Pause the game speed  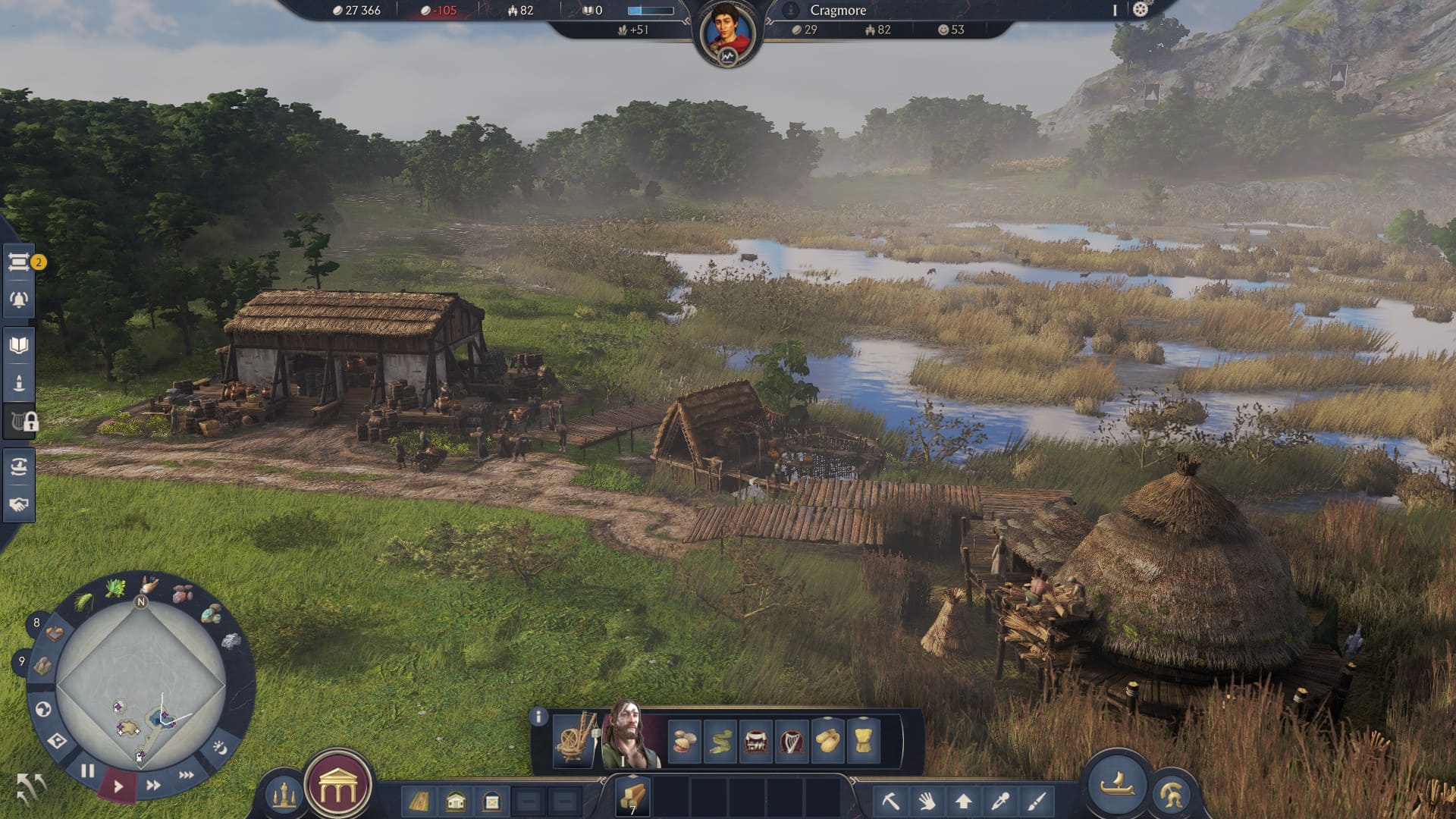[x=88, y=771]
